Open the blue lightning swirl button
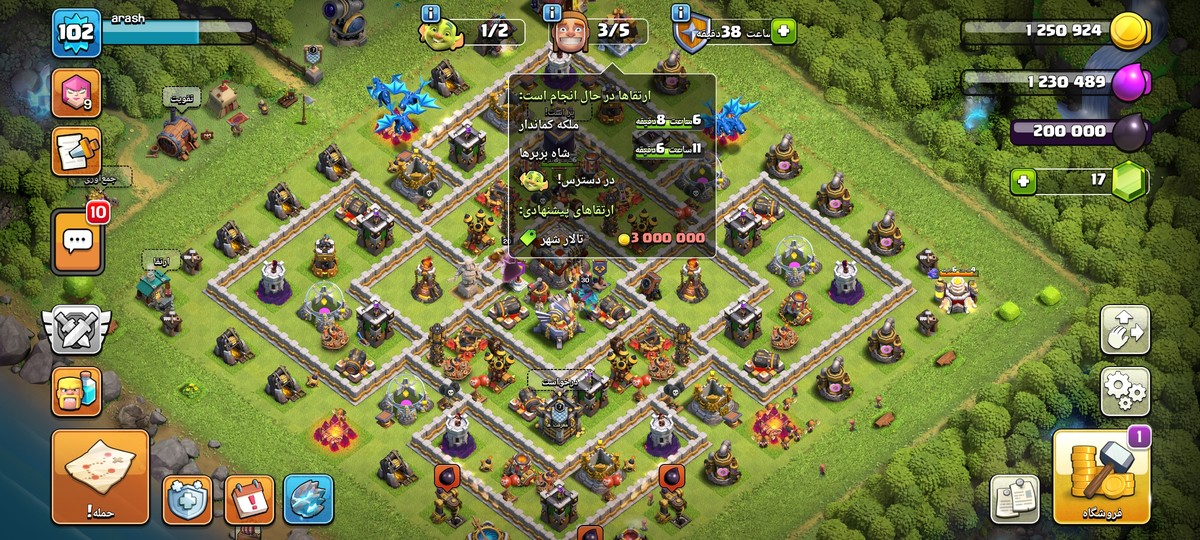 click(x=308, y=499)
